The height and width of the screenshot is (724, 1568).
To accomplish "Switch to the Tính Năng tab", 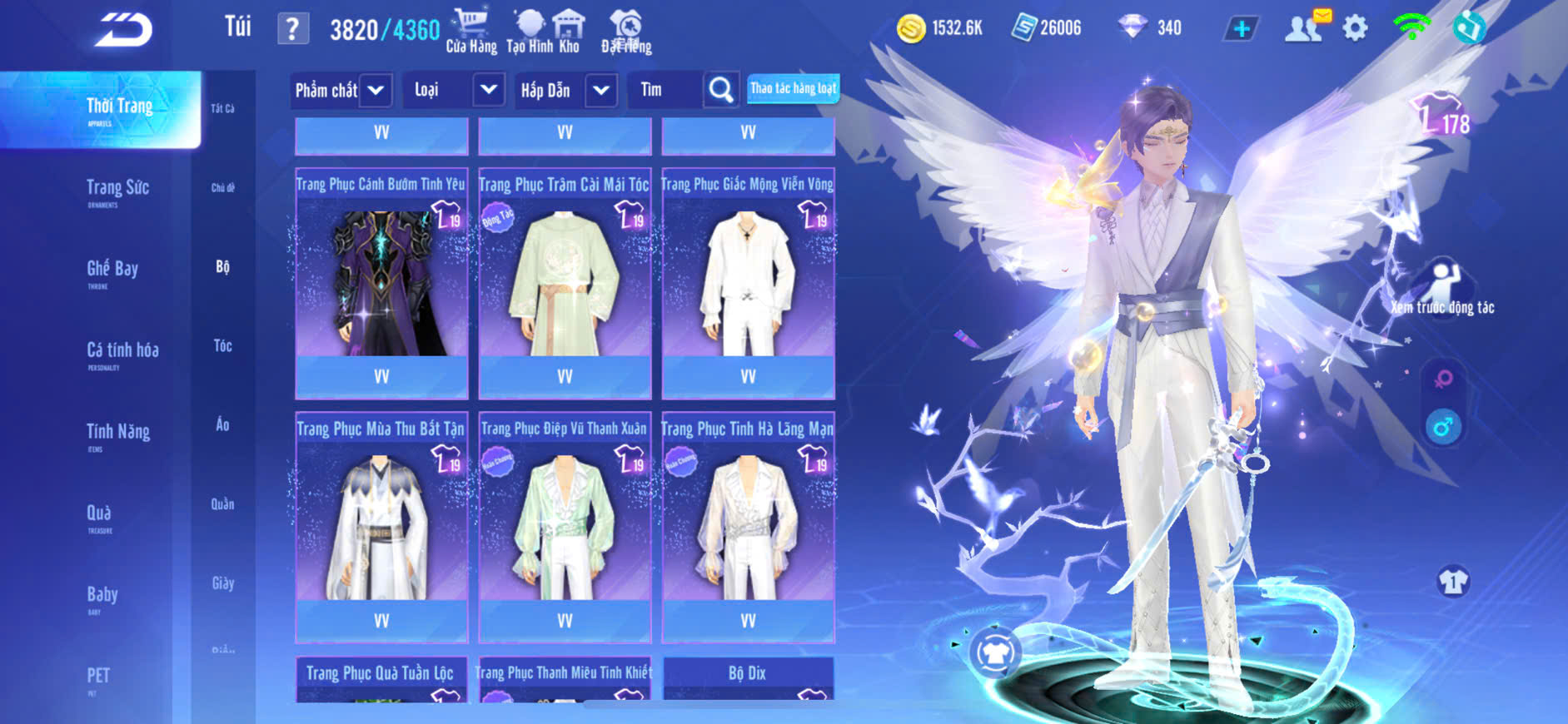I will 117,433.
